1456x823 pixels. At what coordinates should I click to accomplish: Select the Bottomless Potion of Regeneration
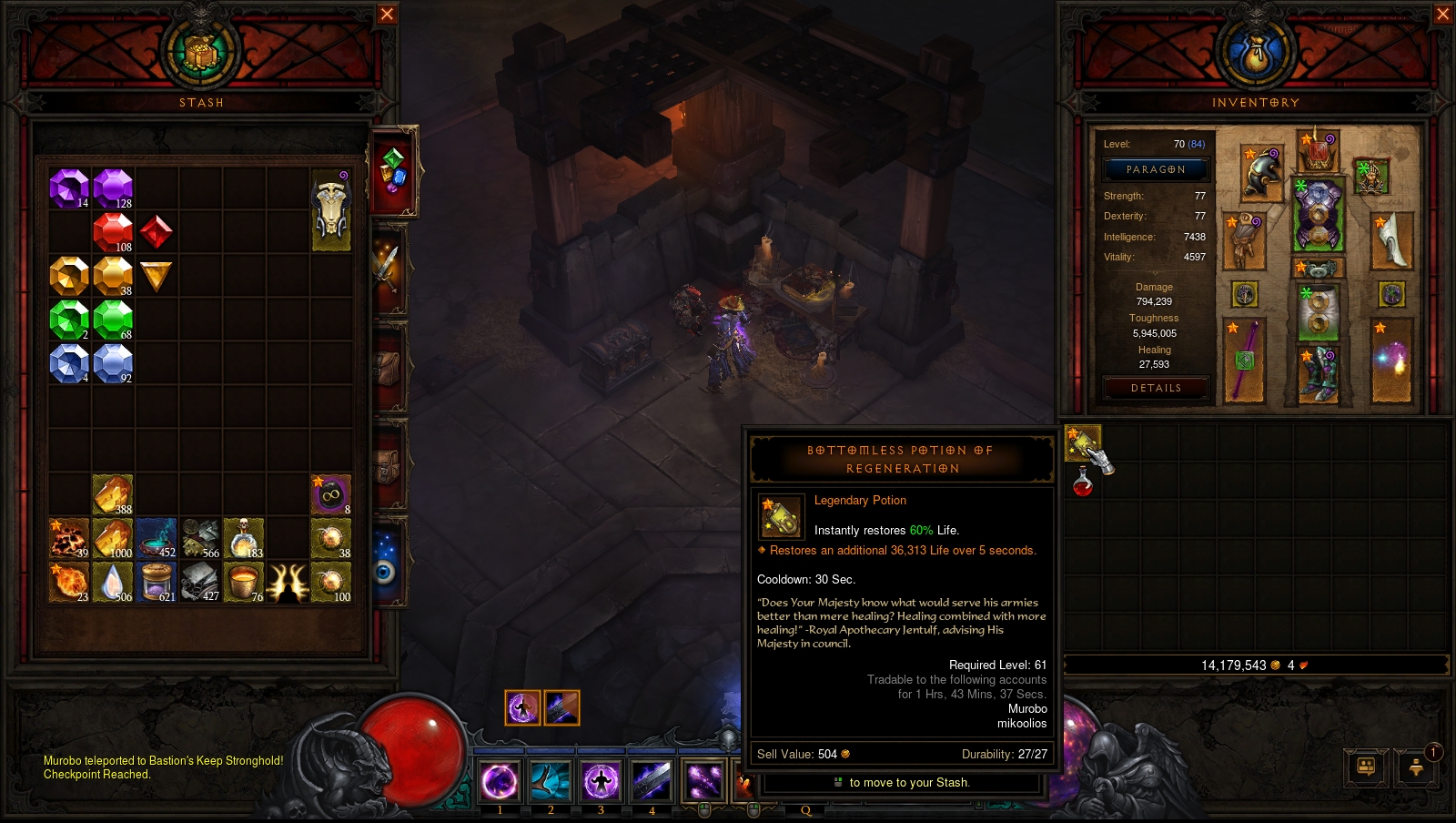click(1082, 442)
